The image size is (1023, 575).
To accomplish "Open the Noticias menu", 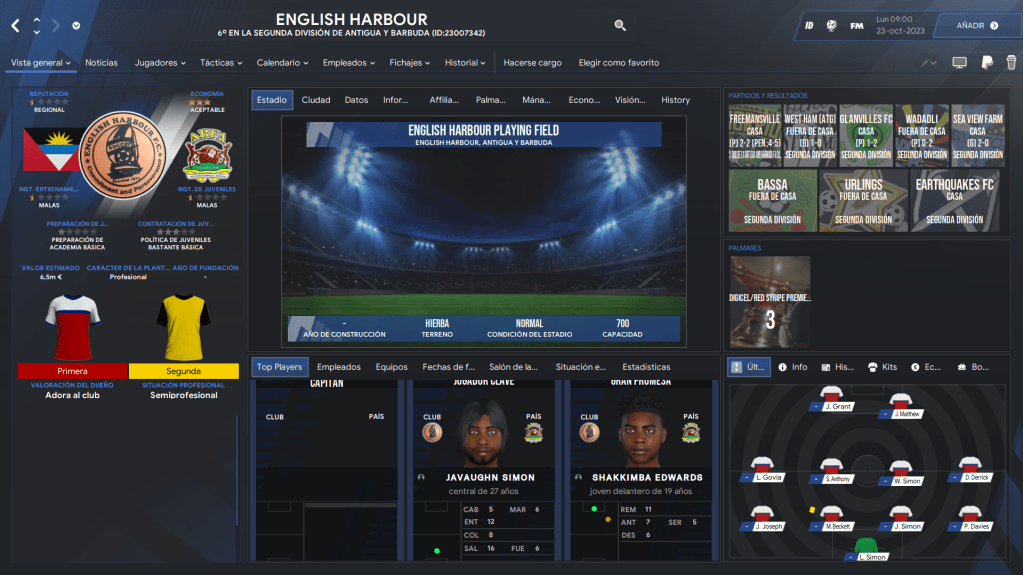I will click(x=101, y=63).
